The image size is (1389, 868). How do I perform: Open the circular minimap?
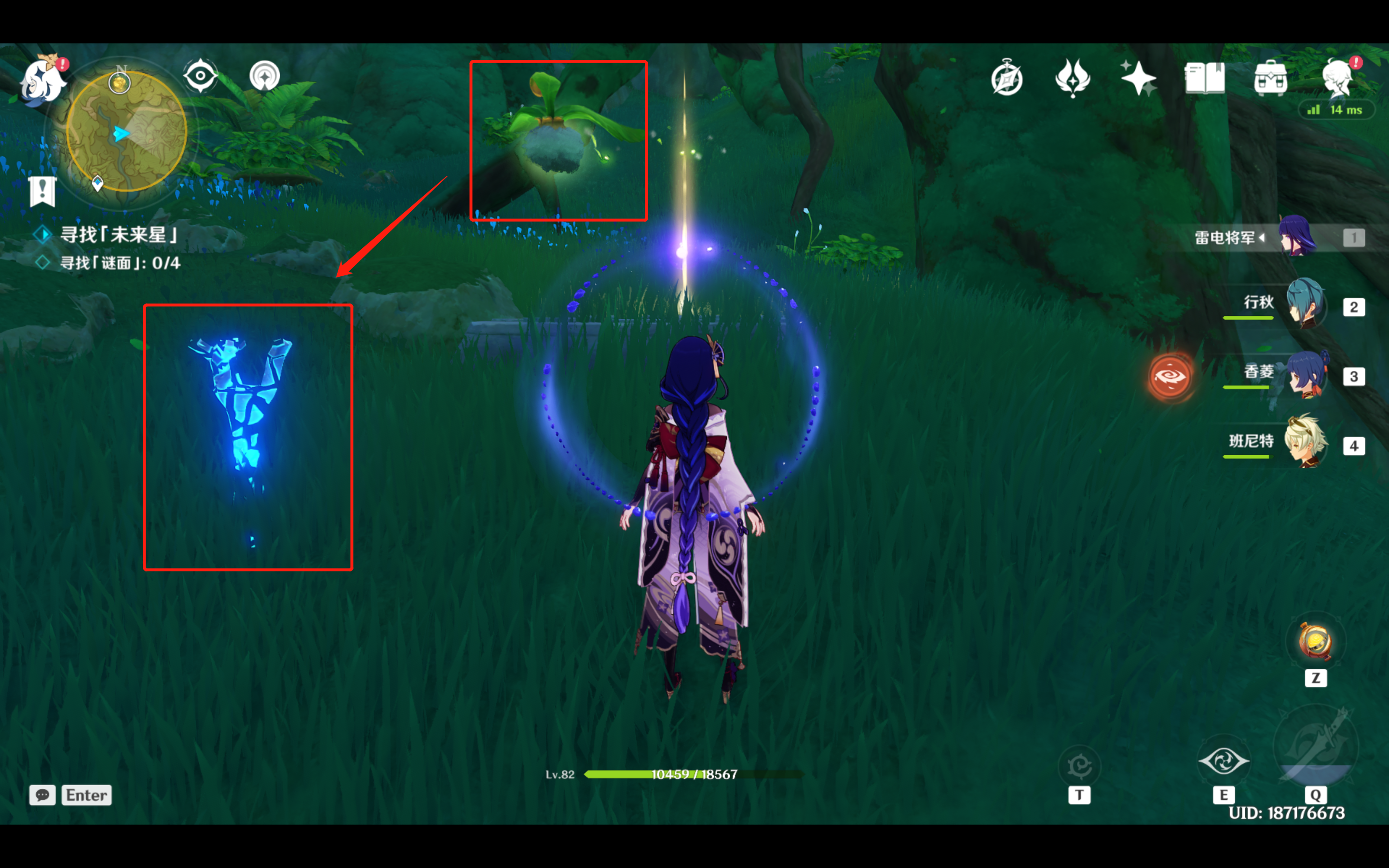(127, 132)
